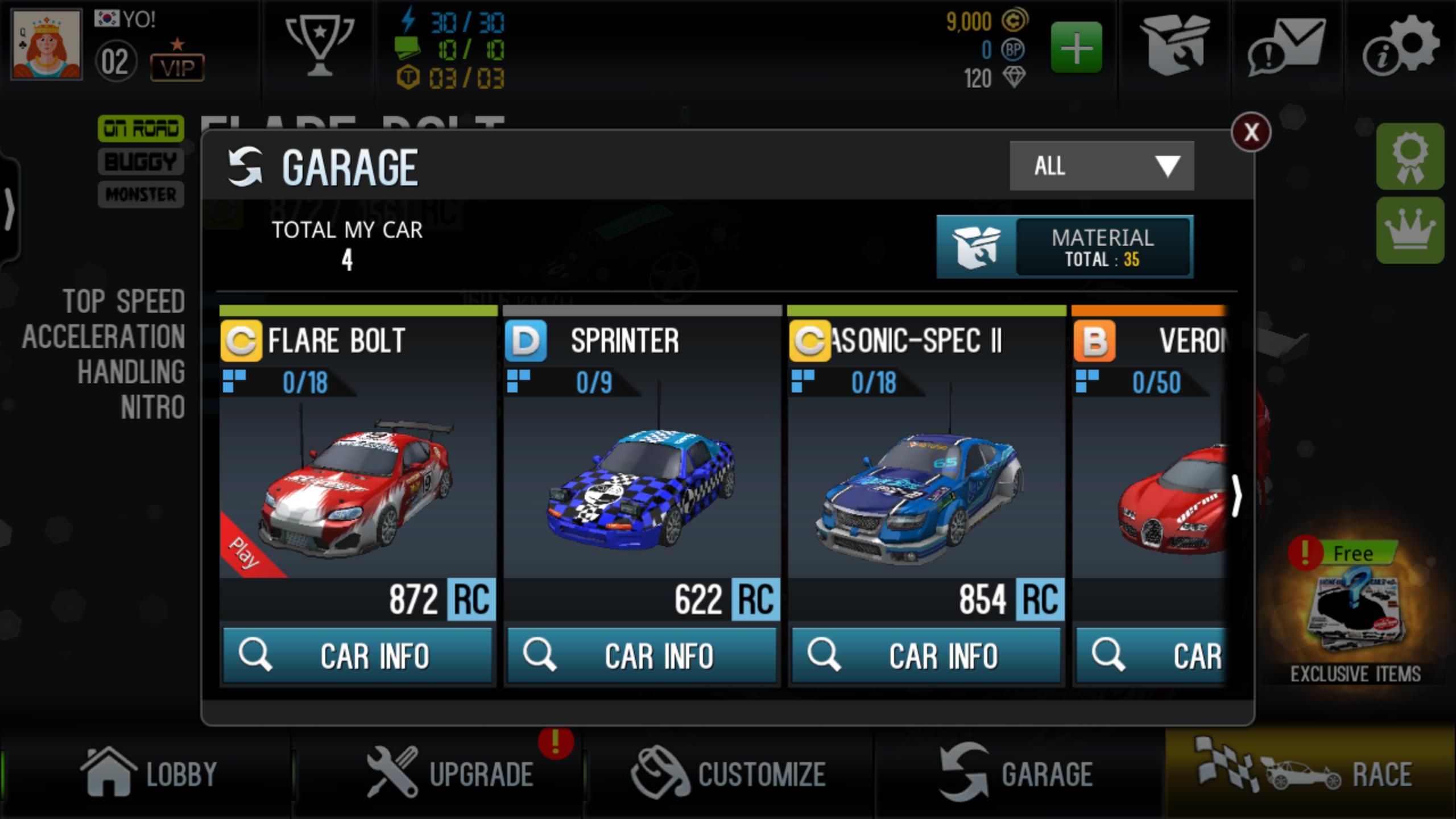Select the ON ROAD category filter
The width and height of the screenshot is (1456, 819).
point(140,128)
